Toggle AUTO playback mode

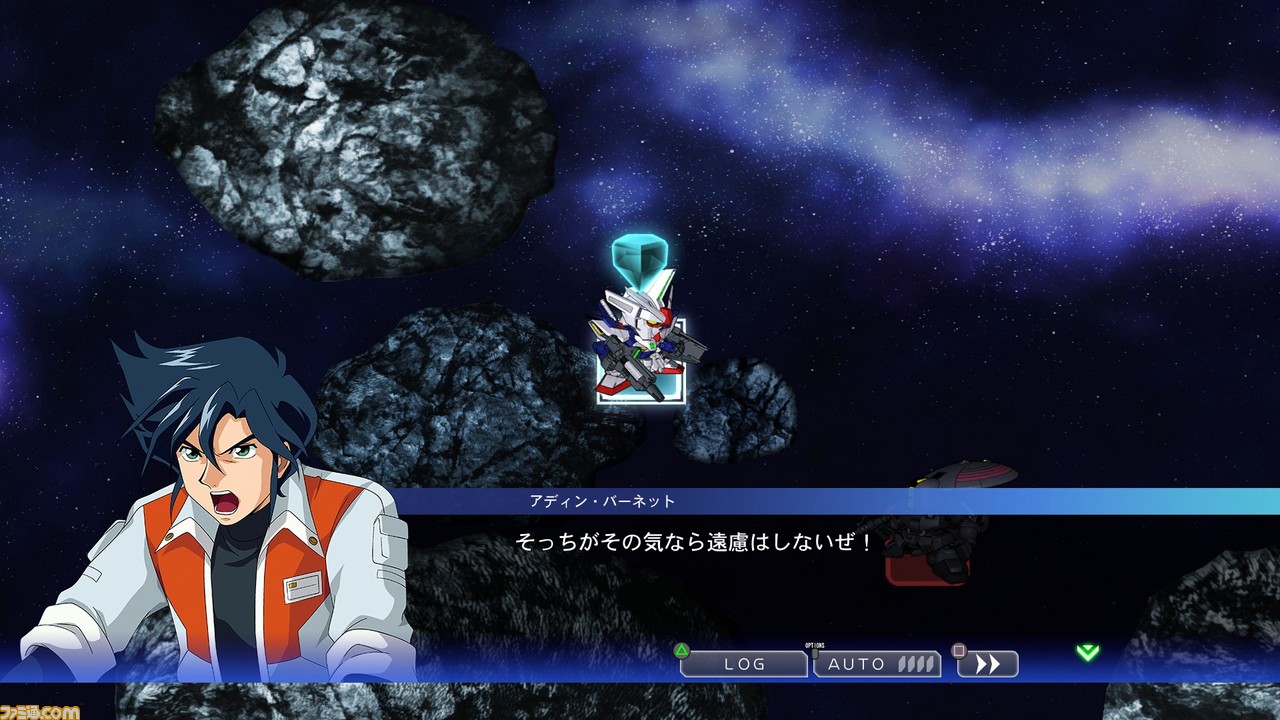860,662
